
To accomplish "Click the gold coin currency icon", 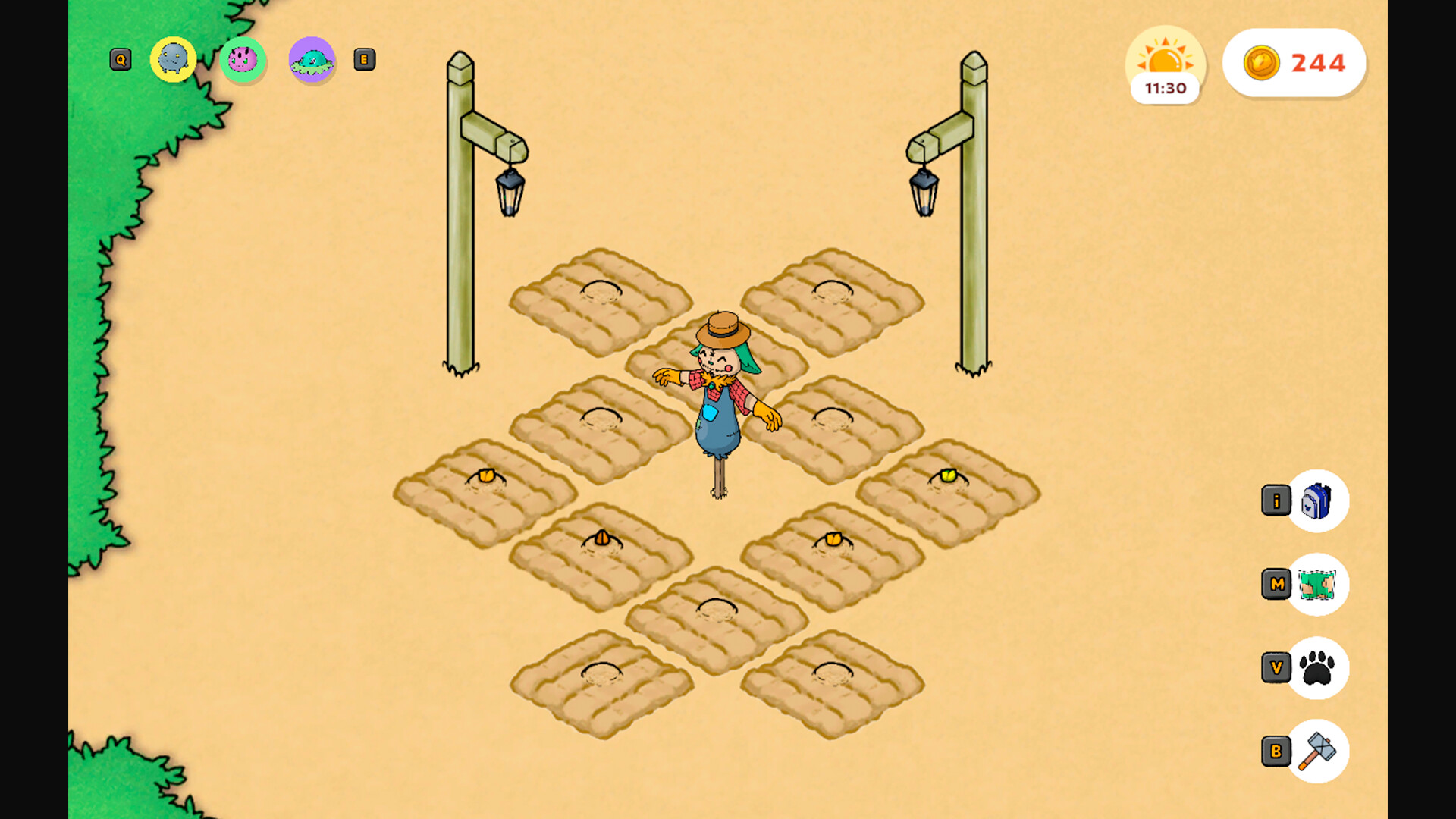I will pos(1263,64).
